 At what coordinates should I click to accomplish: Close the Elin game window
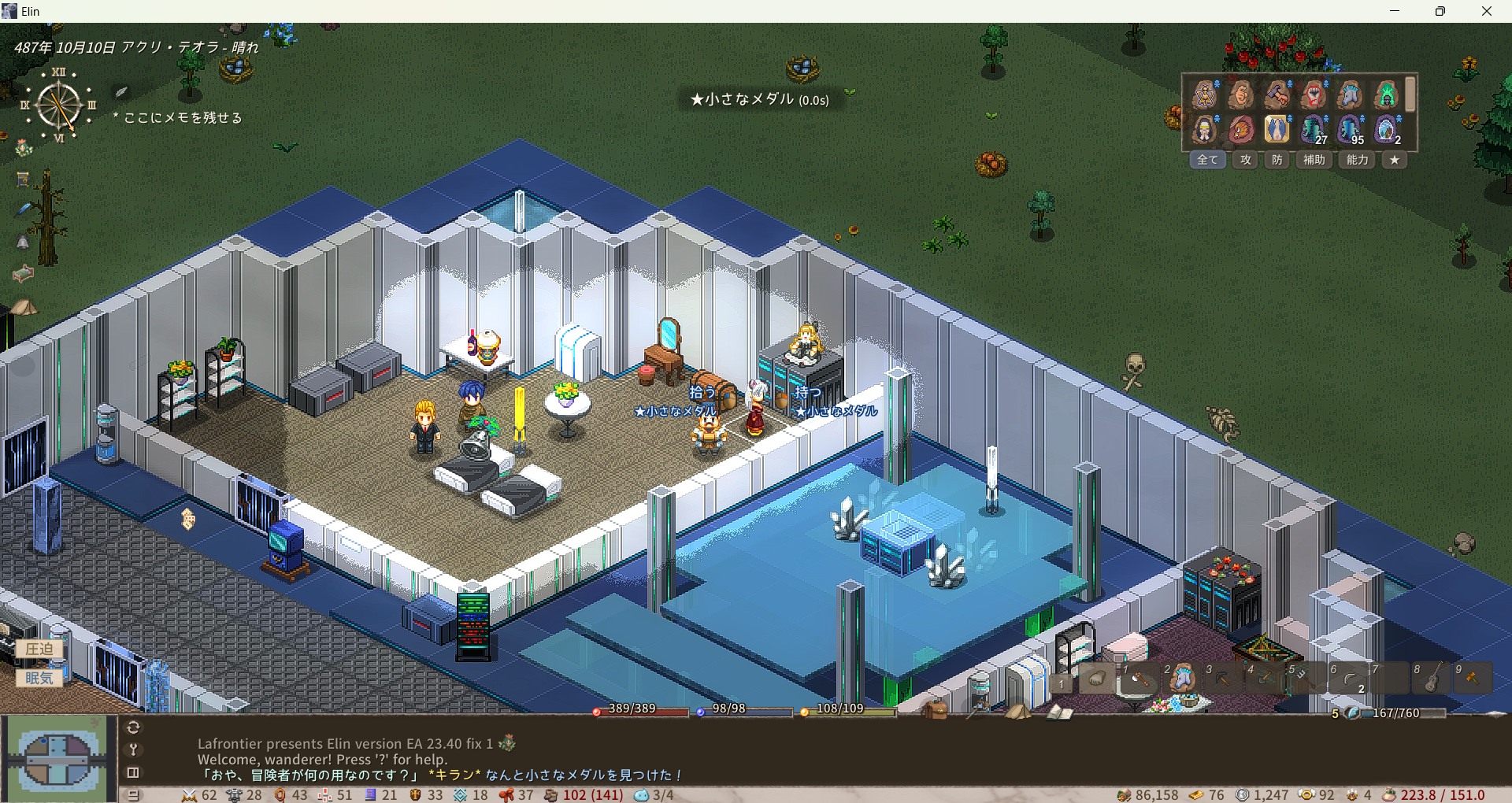point(1486,11)
